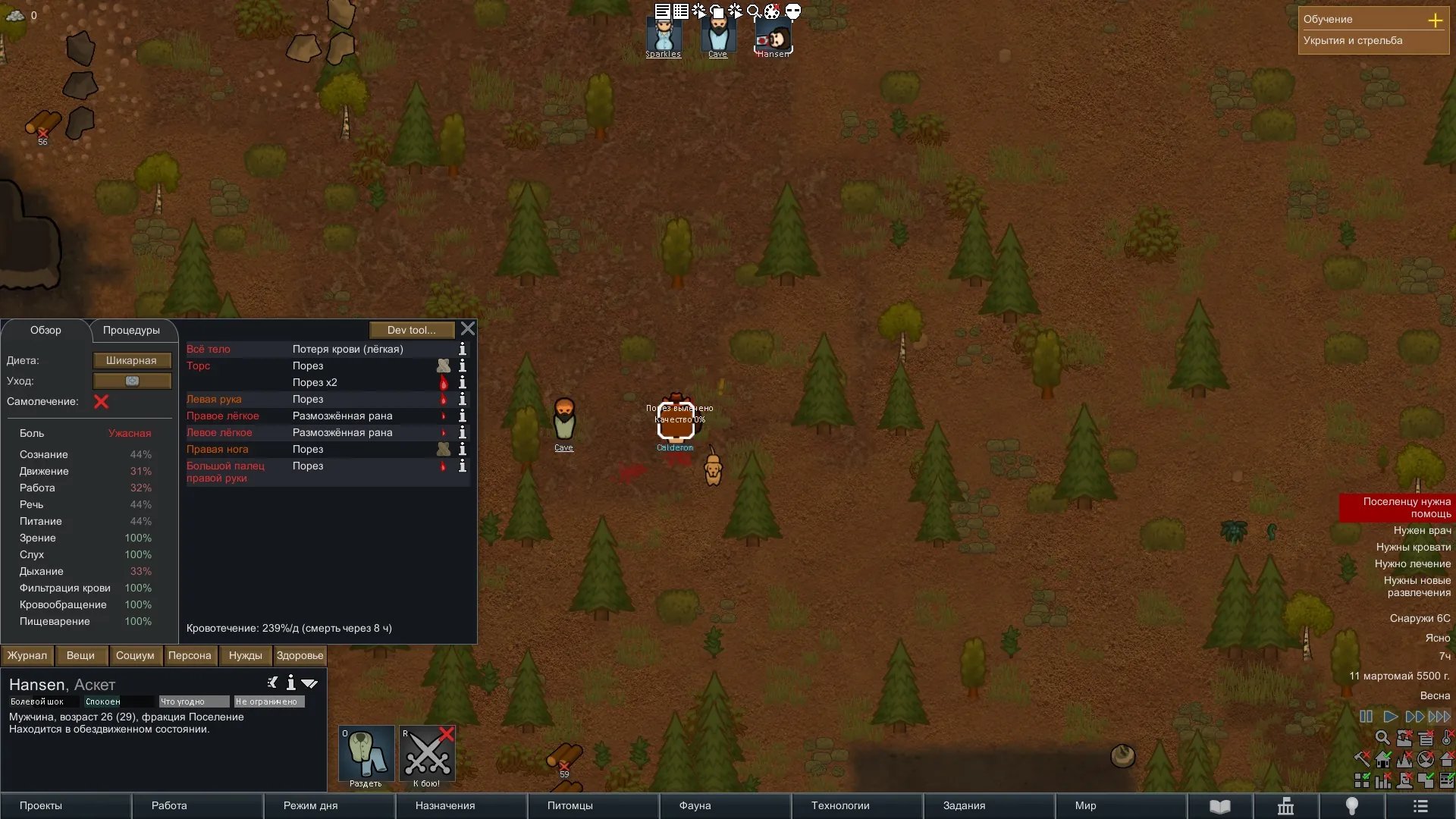The height and width of the screenshot is (819, 1456).
Task: Open the Dev tool... button
Action: coord(412,330)
